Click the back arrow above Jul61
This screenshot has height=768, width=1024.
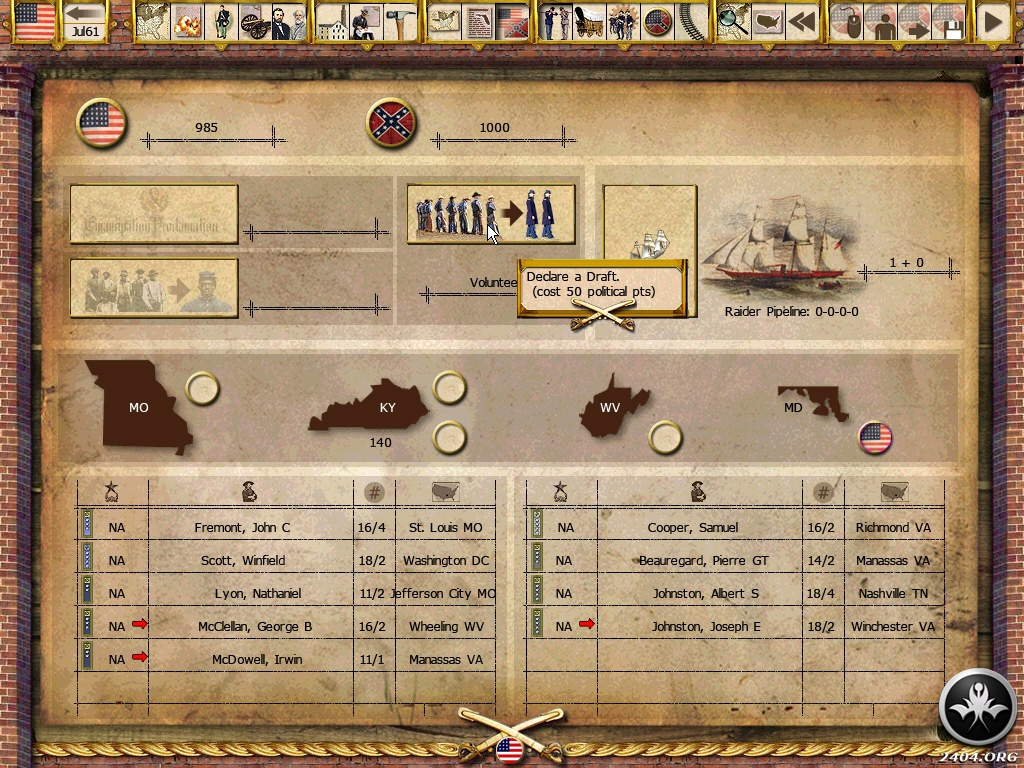pos(86,14)
